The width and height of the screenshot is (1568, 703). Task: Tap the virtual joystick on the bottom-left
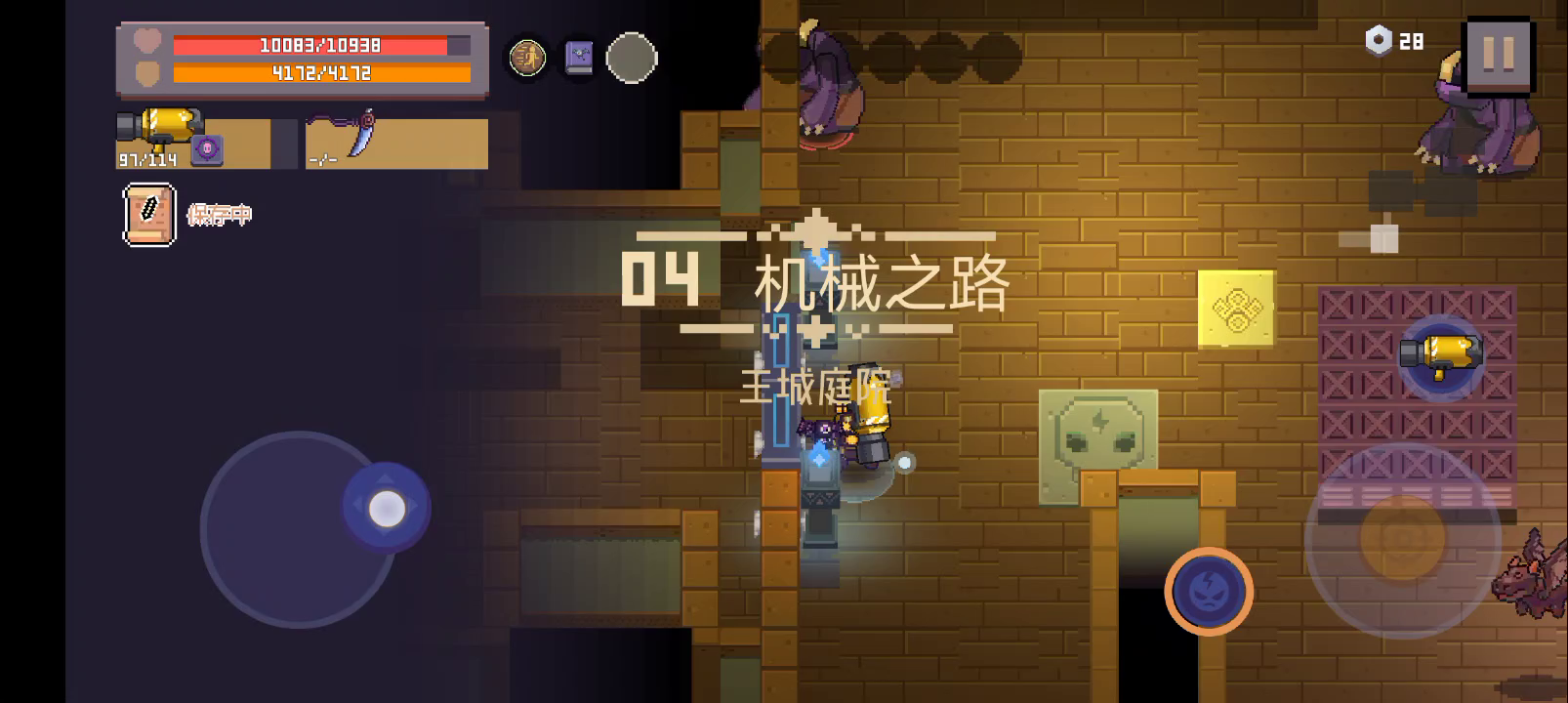388,506
